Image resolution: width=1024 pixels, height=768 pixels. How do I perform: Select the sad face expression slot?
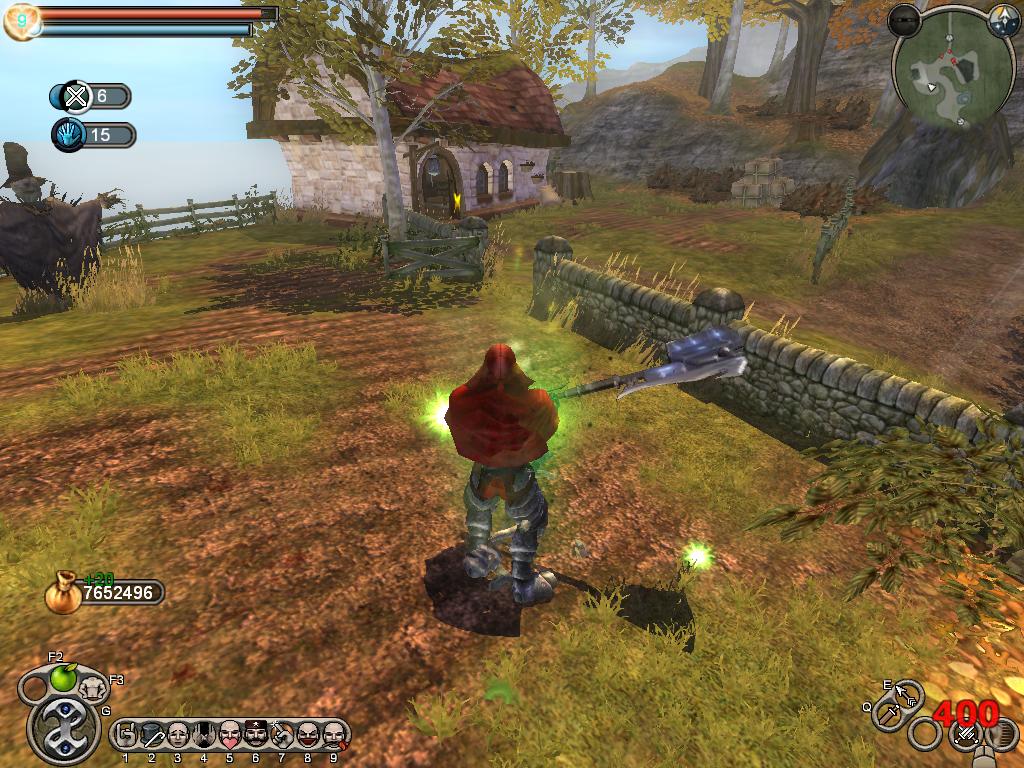pos(178,735)
